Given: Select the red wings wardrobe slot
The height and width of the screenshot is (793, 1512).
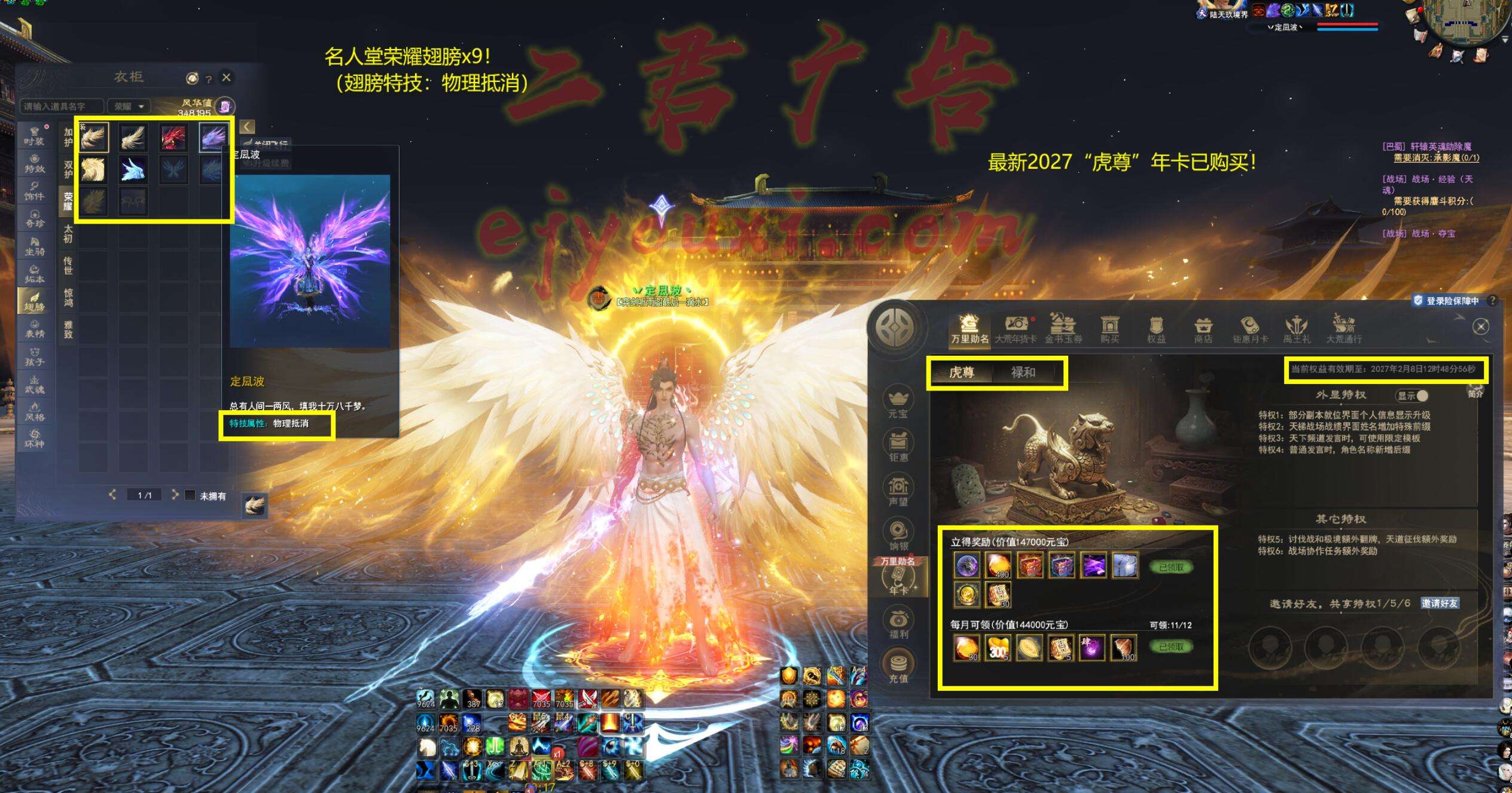Looking at the screenshot, I should (x=173, y=137).
